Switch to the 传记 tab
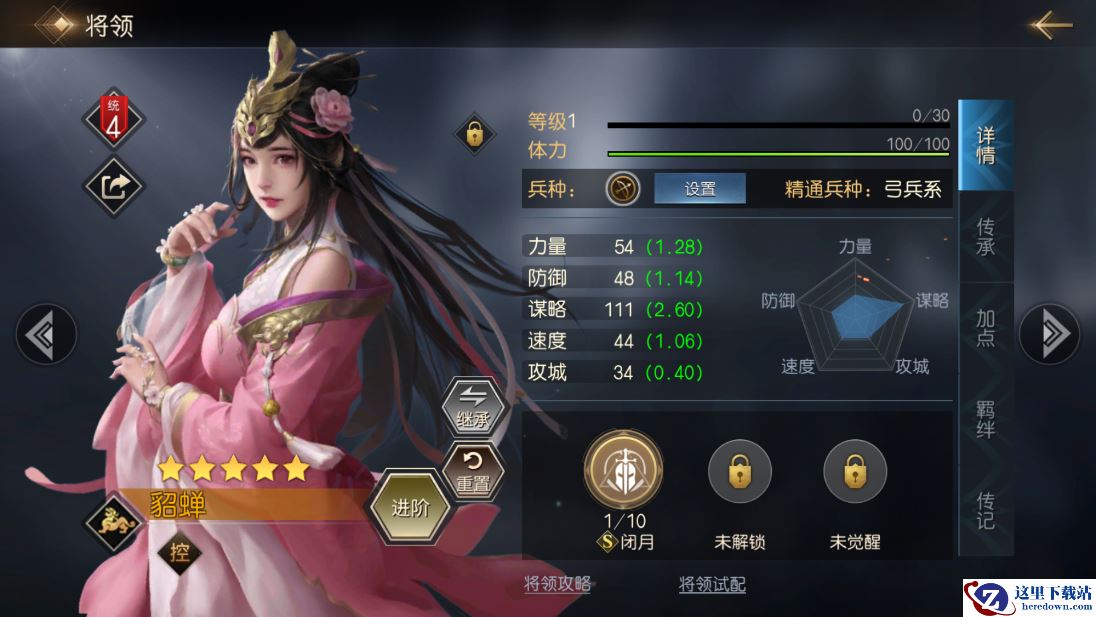Image resolution: width=1096 pixels, height=617 pixels. 985,510
